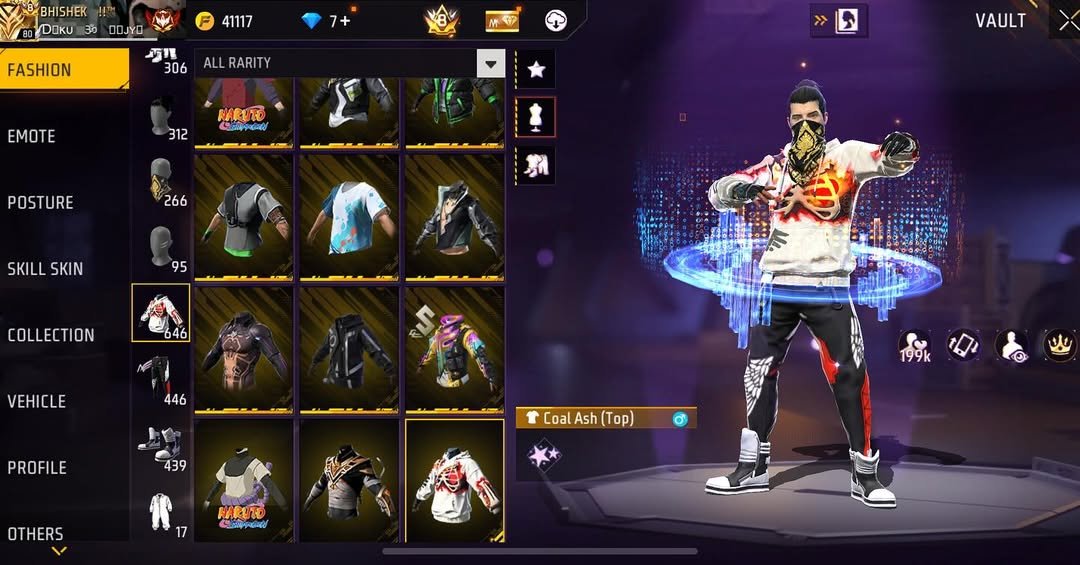Viewport: 1080px width, 565px height.
Task: Open the Vehicle tab
Action: pos(37,401)
